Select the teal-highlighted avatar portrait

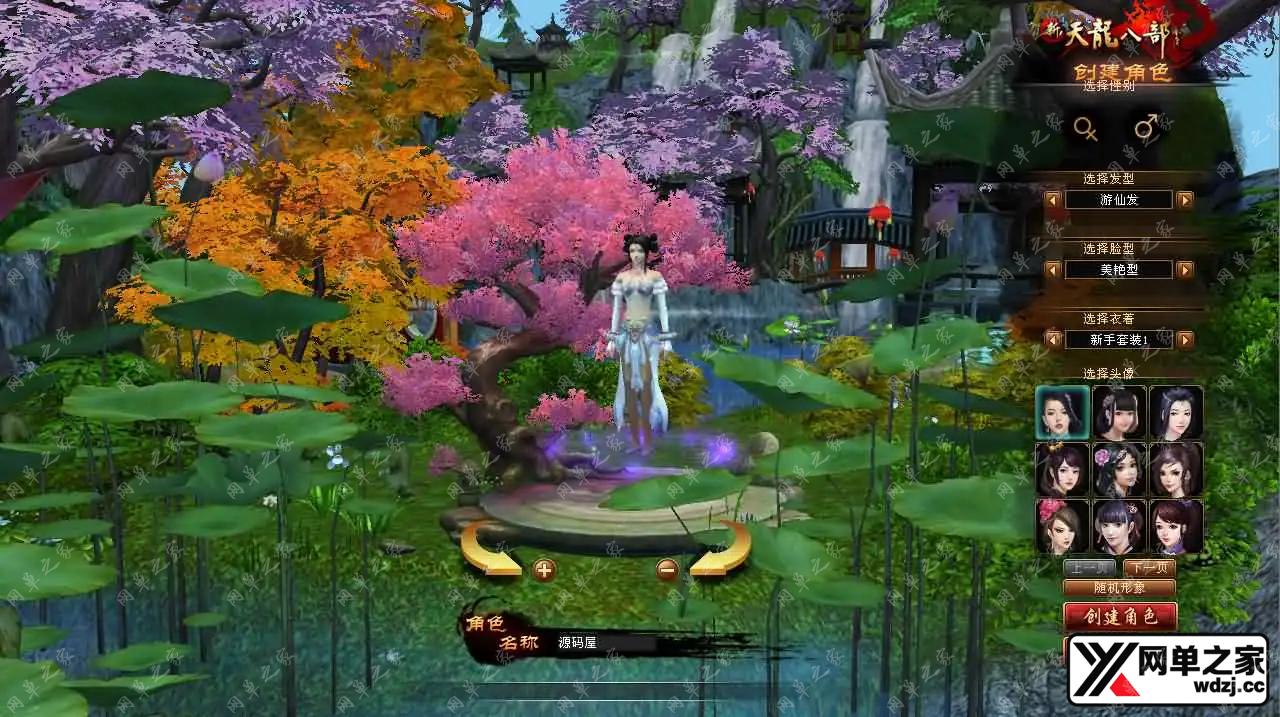click(x=1062, y=413)
